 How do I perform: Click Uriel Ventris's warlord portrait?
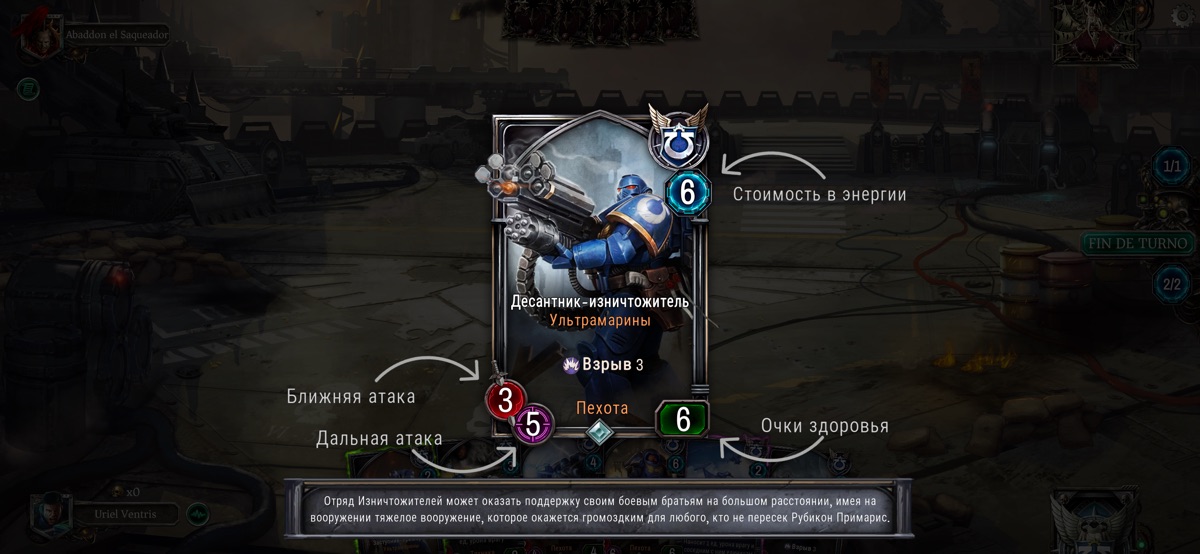[49, 514]
